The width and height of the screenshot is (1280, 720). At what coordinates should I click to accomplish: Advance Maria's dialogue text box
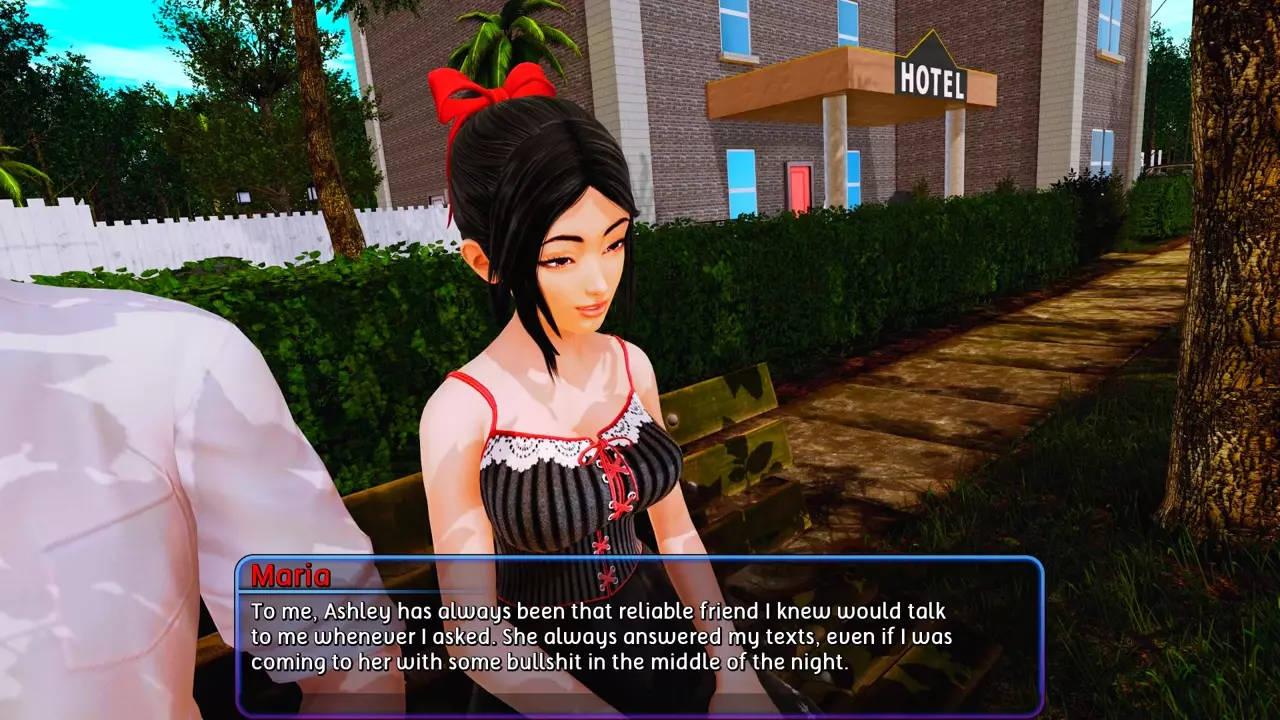pyautogui.click(x=640, y=636)
